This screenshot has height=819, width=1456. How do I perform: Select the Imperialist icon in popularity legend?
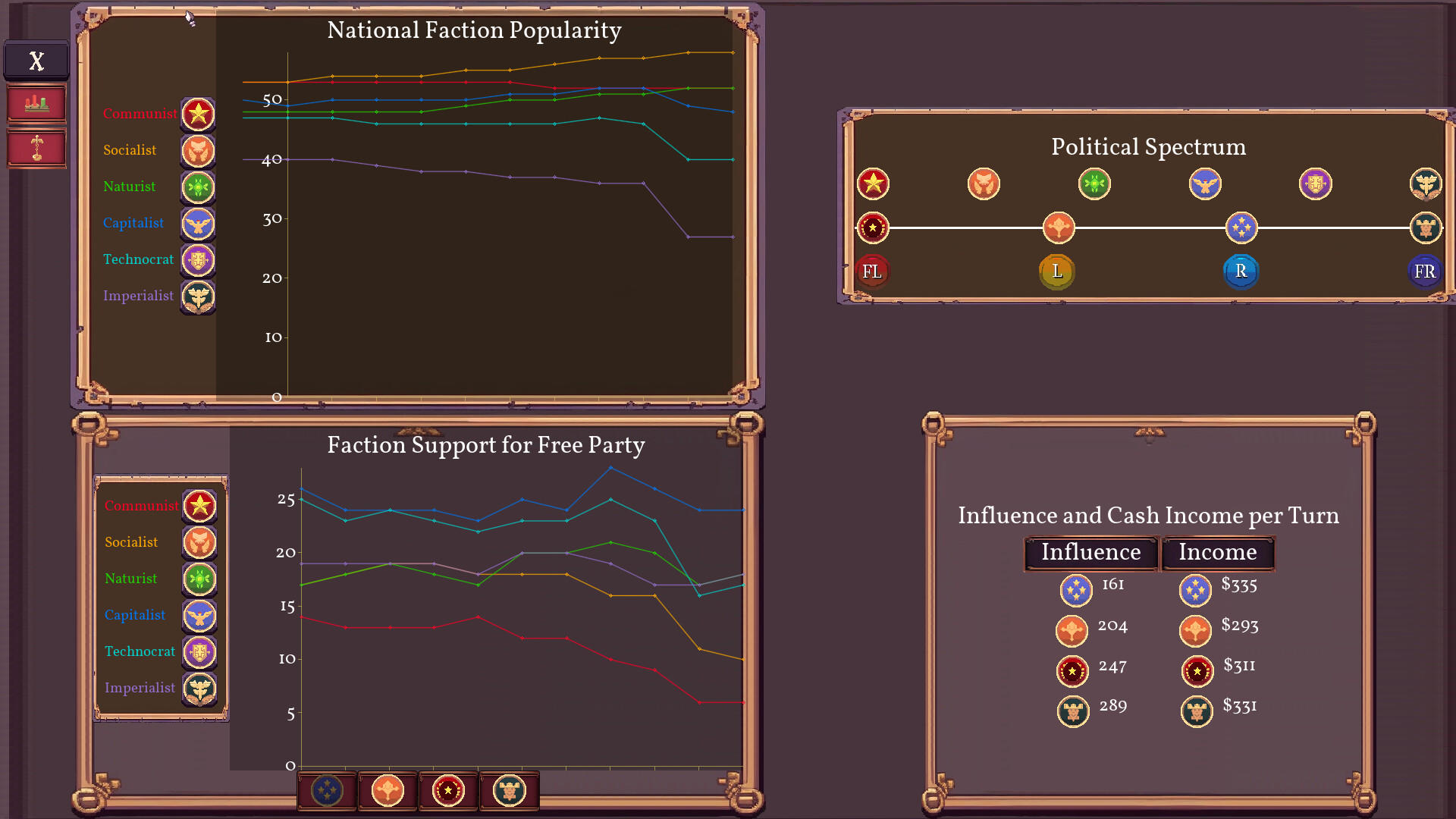[198, 297]
